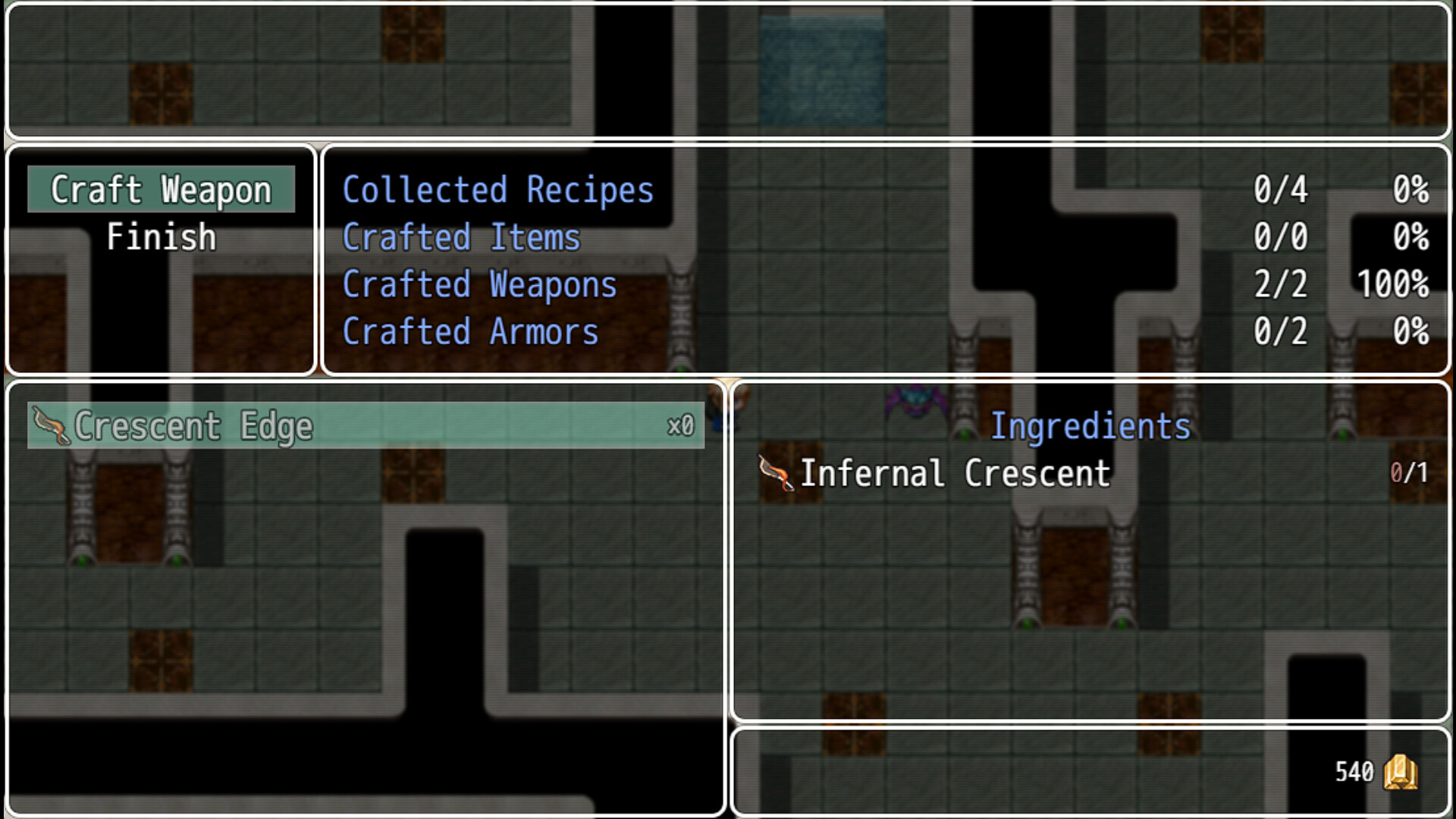Open the Crafted Items entry
The height and width of the screenshot is (819, 1456).
click(461, 237)
